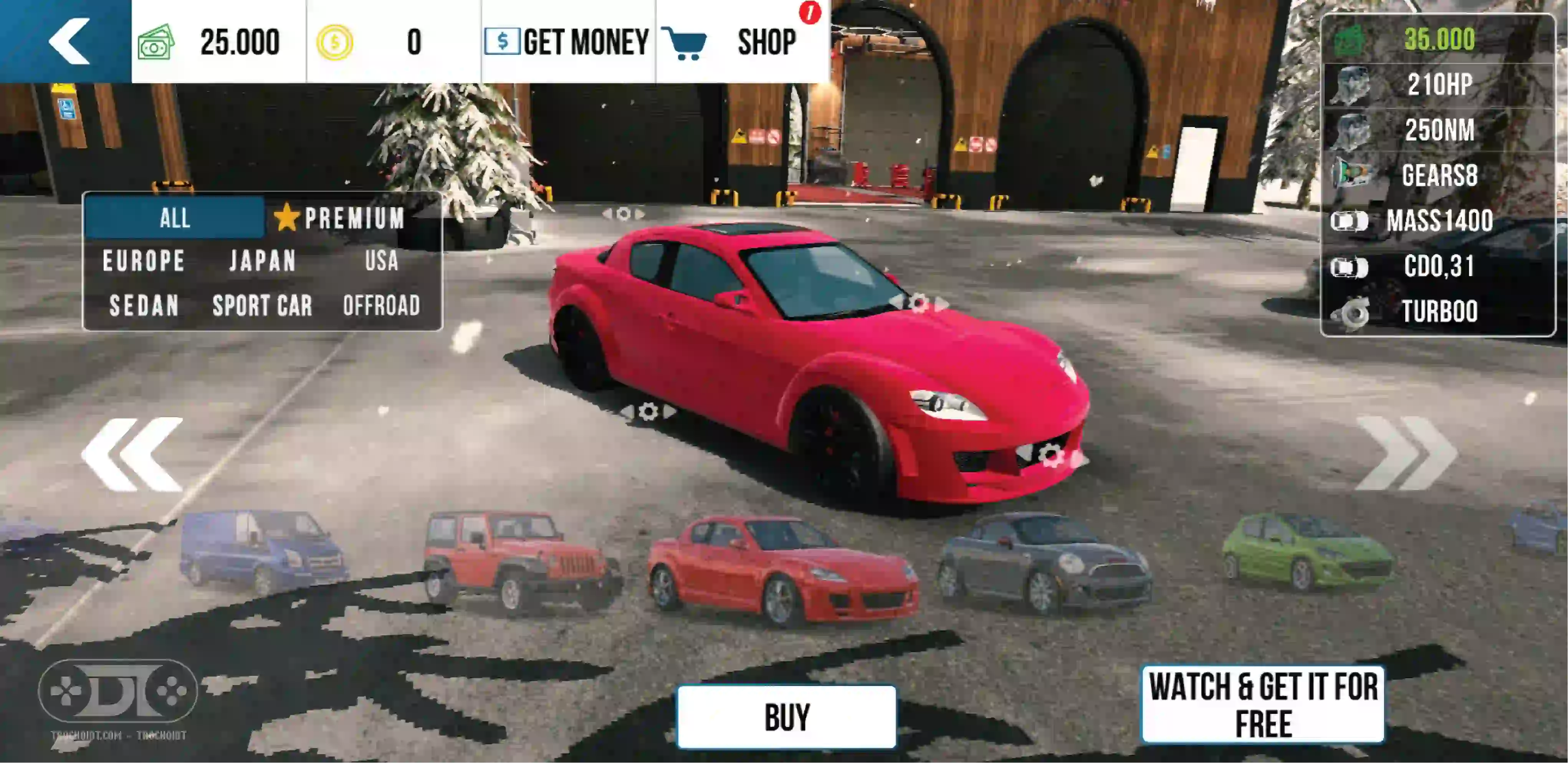1568x763 pixels.
Task: Go back with the white arrow button
Action: tap(68, 41)
